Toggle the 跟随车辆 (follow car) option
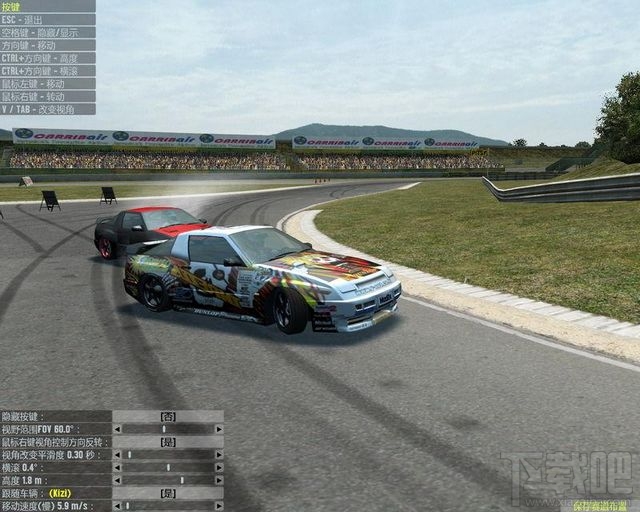This screenshot has width=640, height=512. 168,493
